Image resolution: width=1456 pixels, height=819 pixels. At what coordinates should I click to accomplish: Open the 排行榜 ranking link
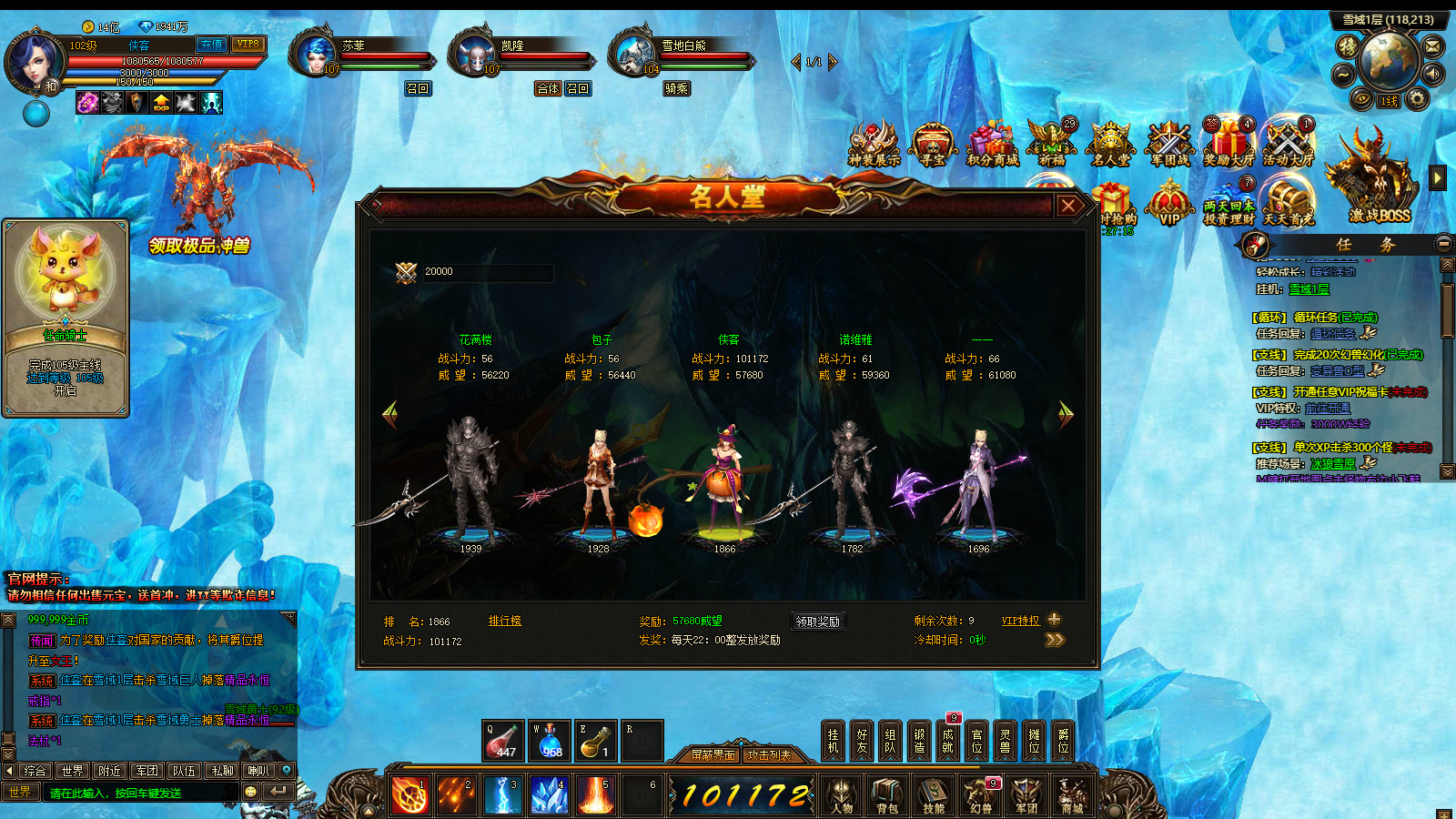coord(505,621)
